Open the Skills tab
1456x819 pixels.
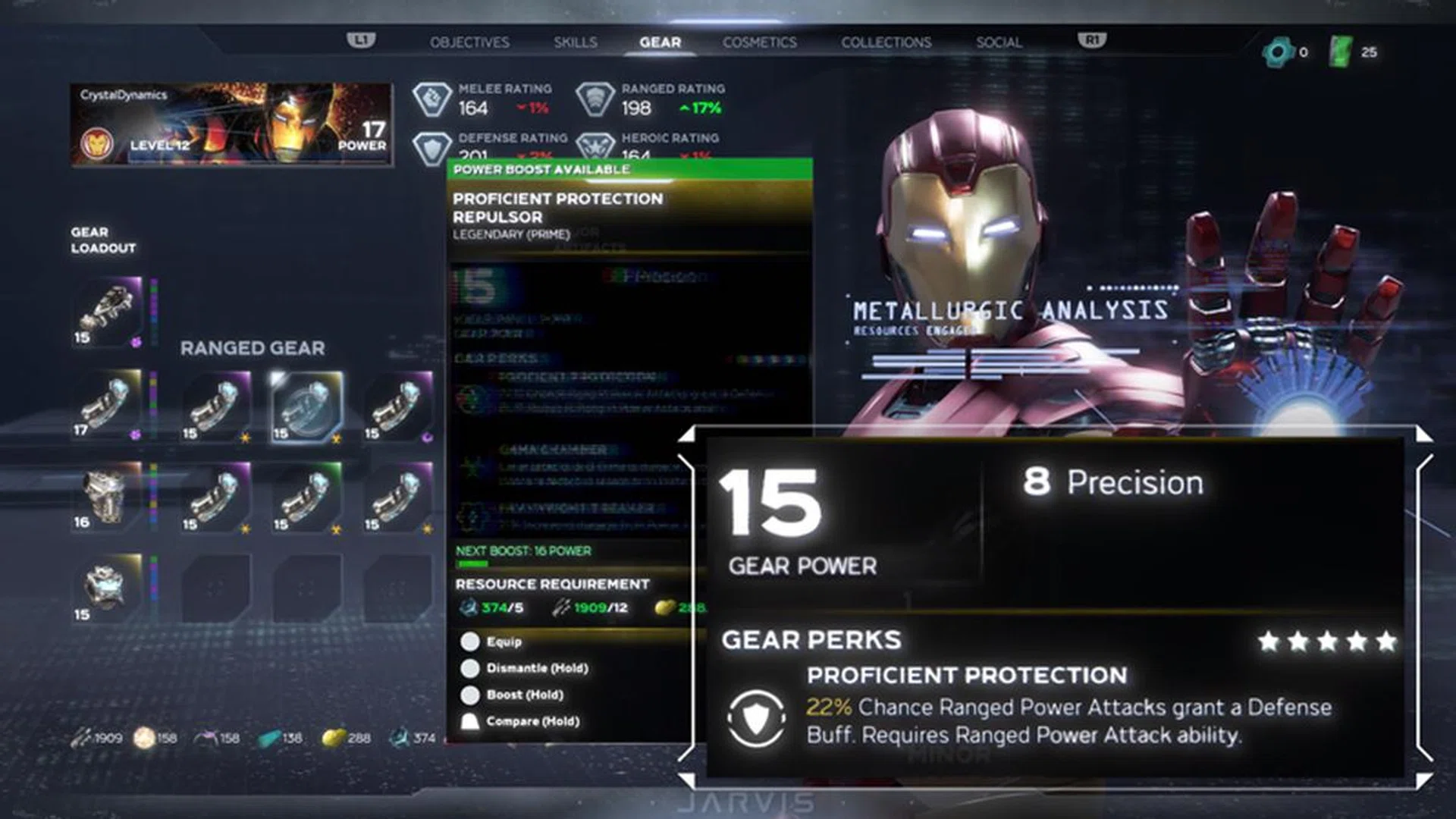click(x=575, y=42)
